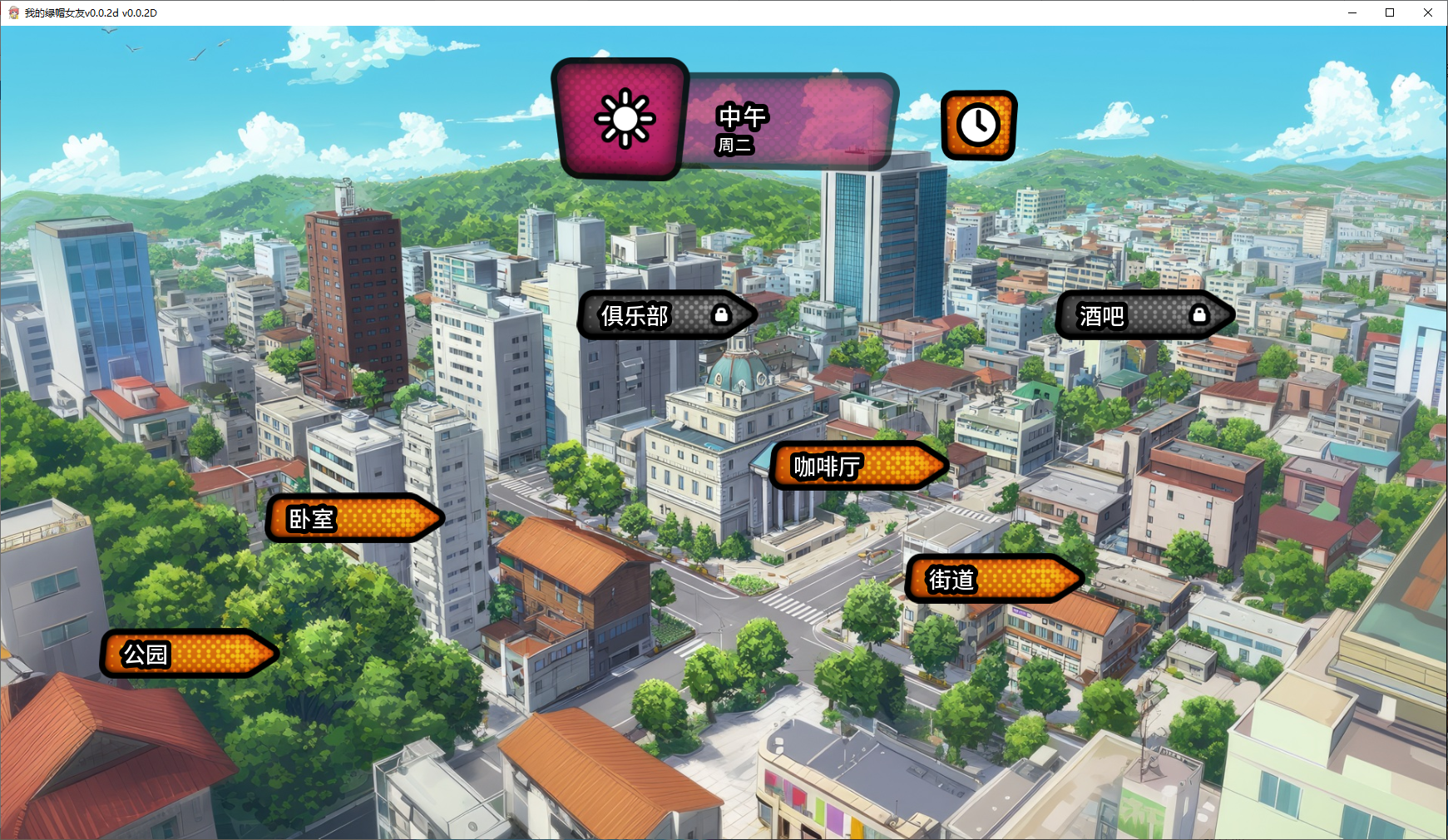
Task: Head to the 街道 street
Action: pos(993,579)
